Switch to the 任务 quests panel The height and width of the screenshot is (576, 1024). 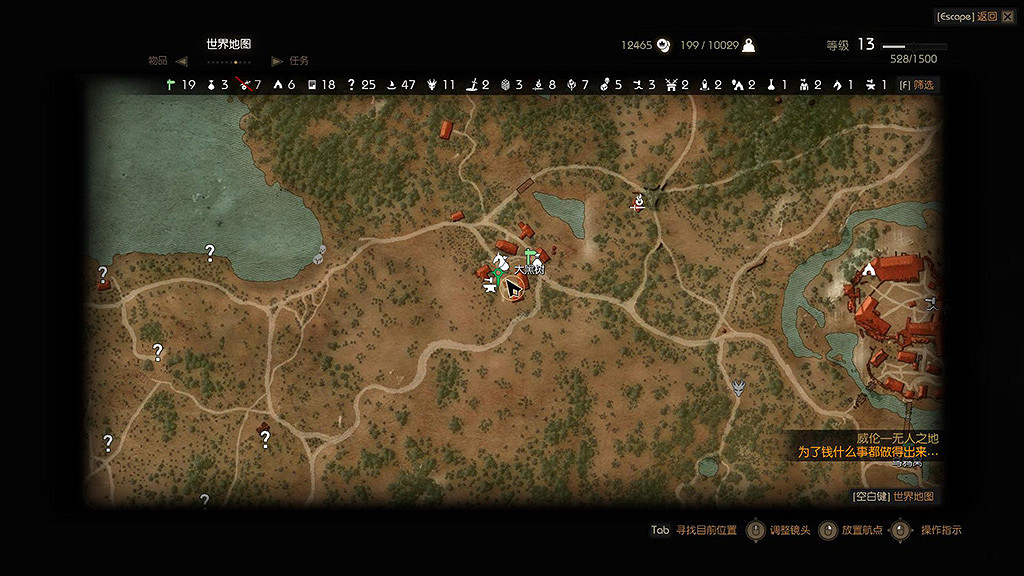pyautogui.click(x=298, y=61)
